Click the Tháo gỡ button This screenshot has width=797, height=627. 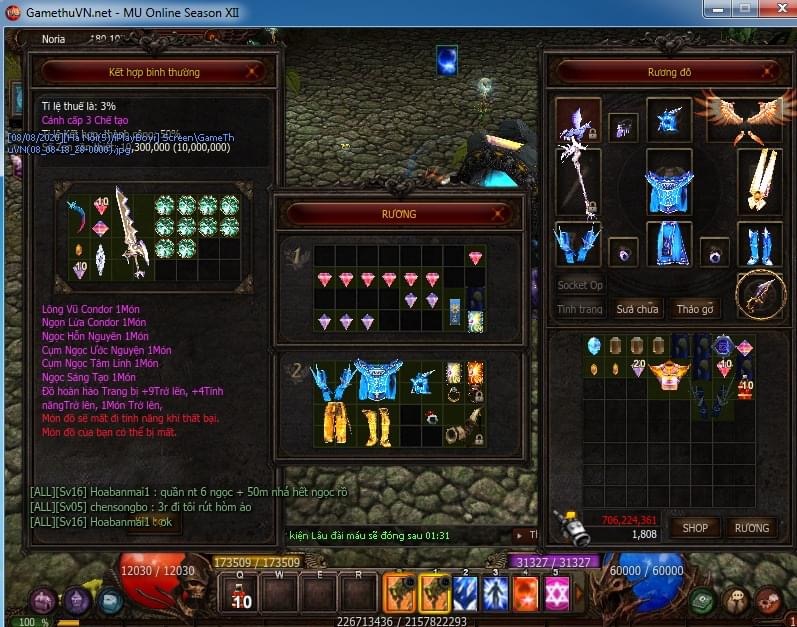pyautogui.click(x=694, y=309)
